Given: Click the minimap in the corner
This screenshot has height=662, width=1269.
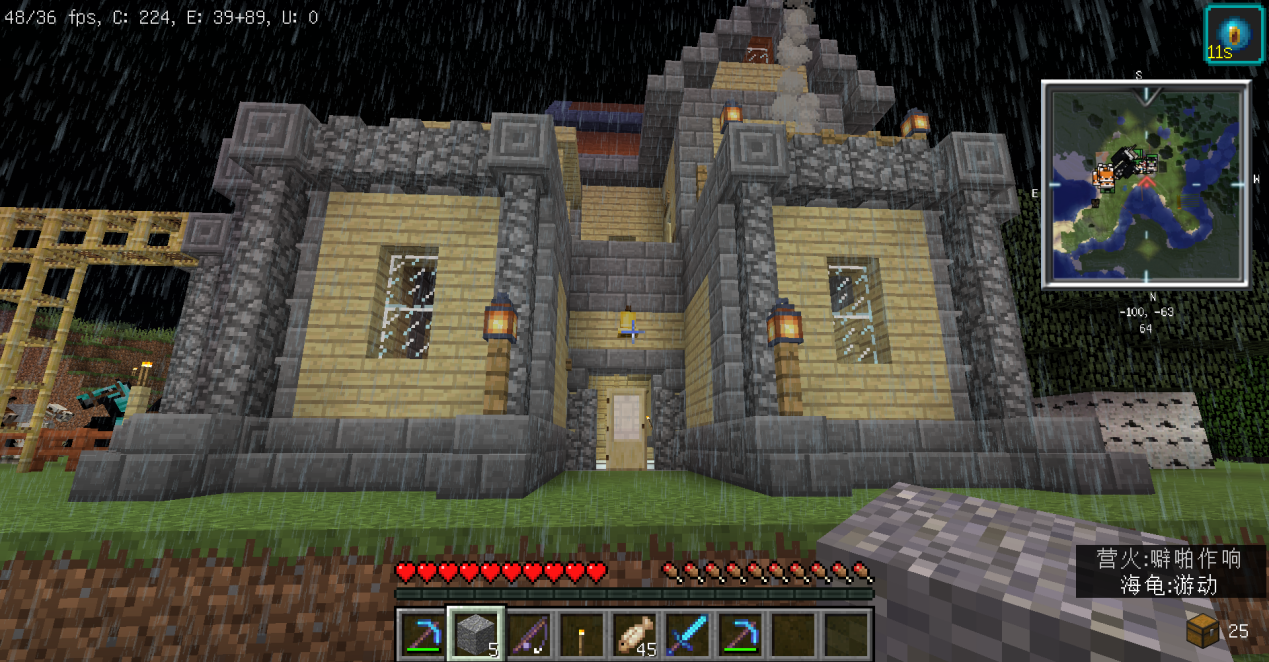Looking at the screenshot, I should [1145, 185].
